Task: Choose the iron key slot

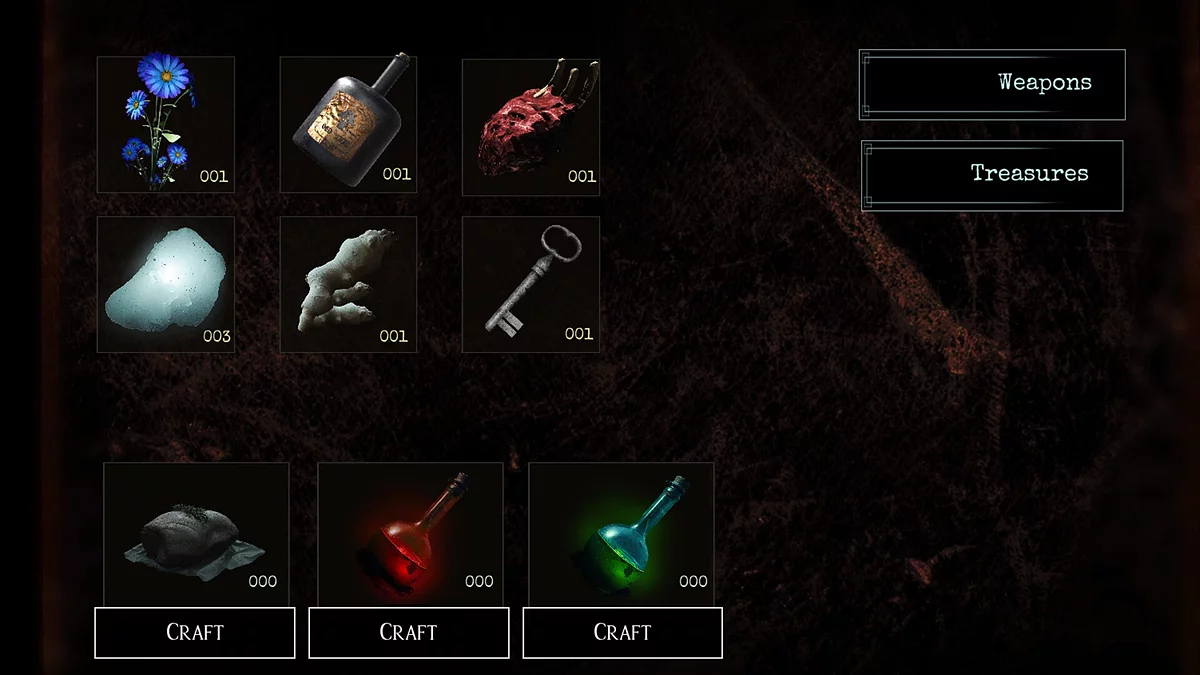Action: 530,284
